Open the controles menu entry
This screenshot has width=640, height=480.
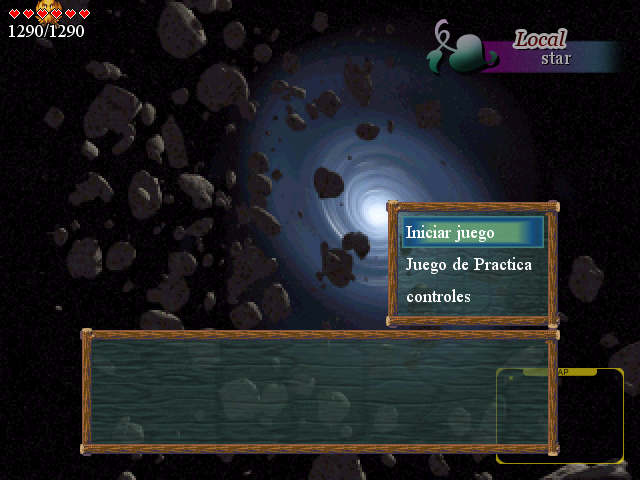[x=438, y=297]
